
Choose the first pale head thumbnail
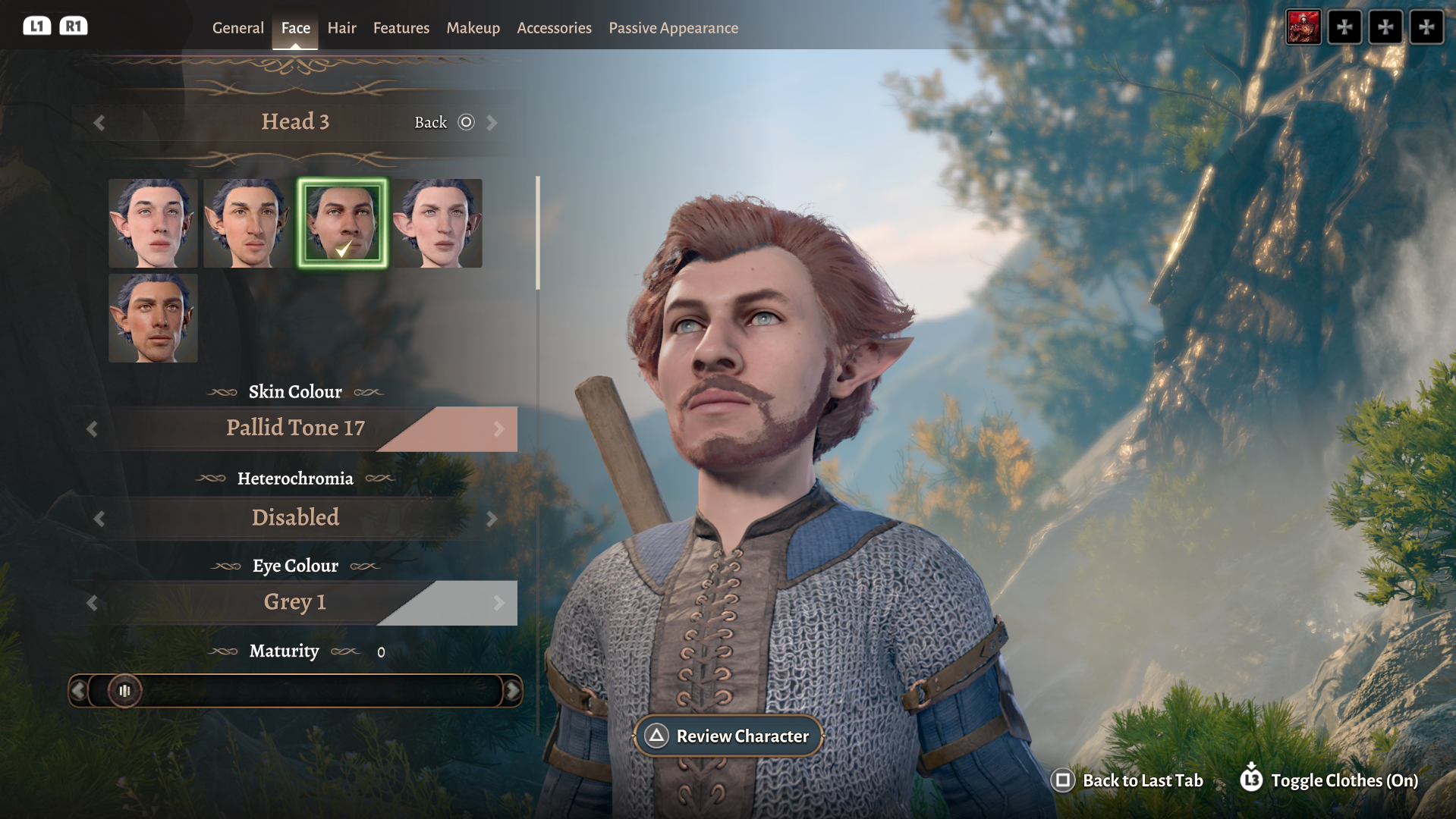[153, 223]
